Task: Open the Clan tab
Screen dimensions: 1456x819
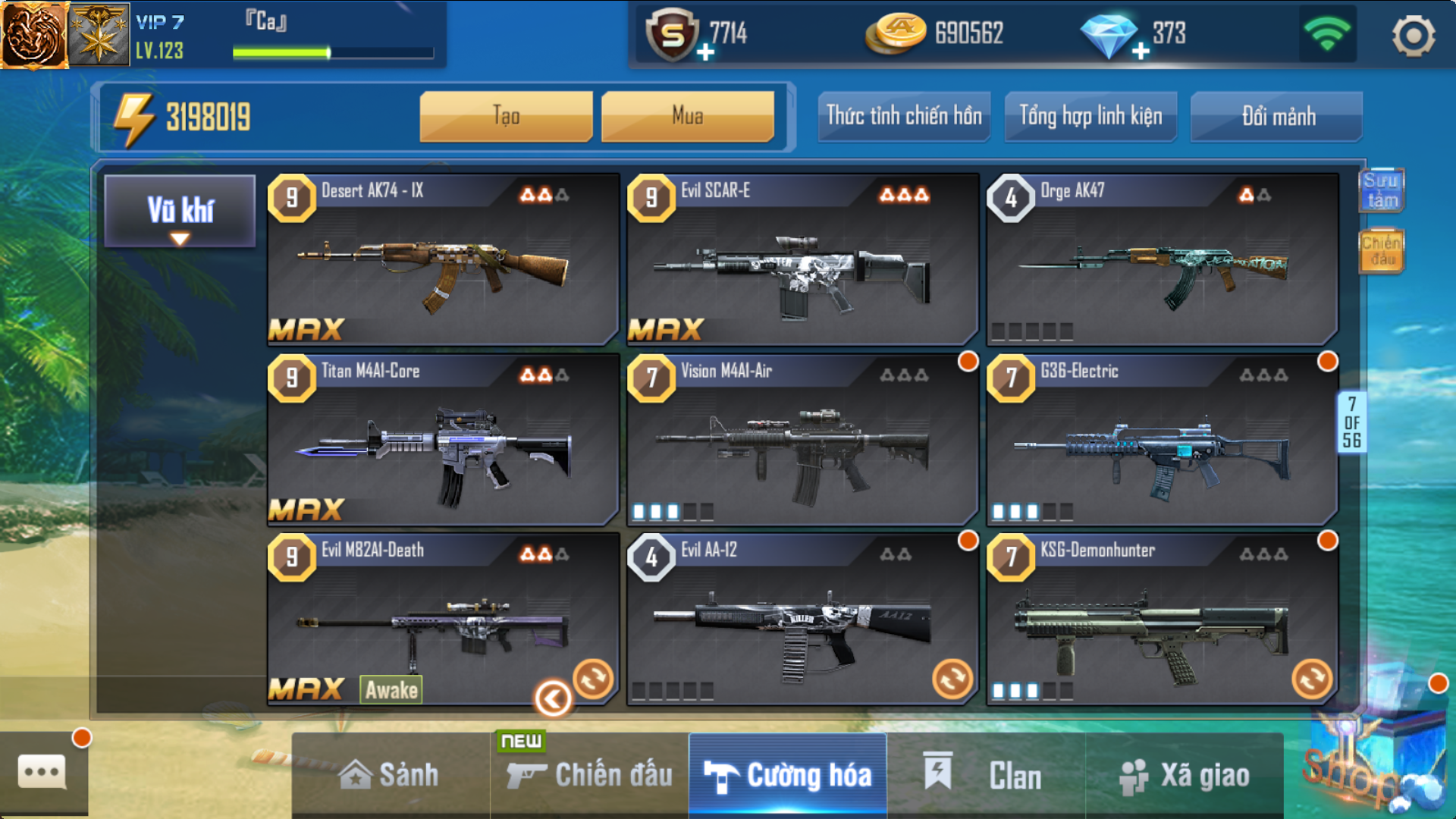Action: tap(986, 775)
